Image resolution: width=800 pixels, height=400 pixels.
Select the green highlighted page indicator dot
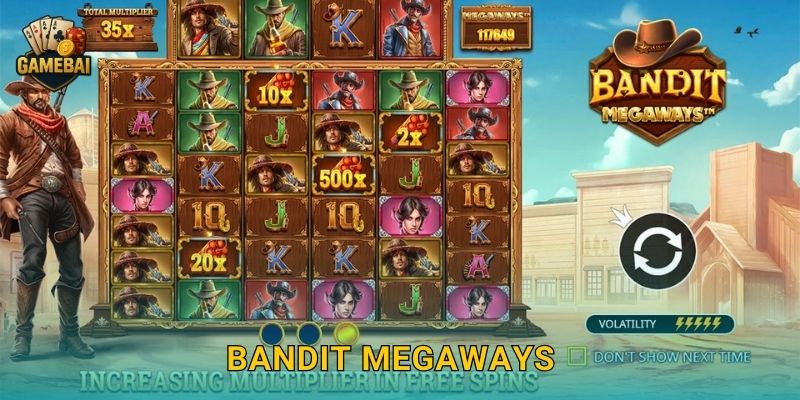coord(346,333)
